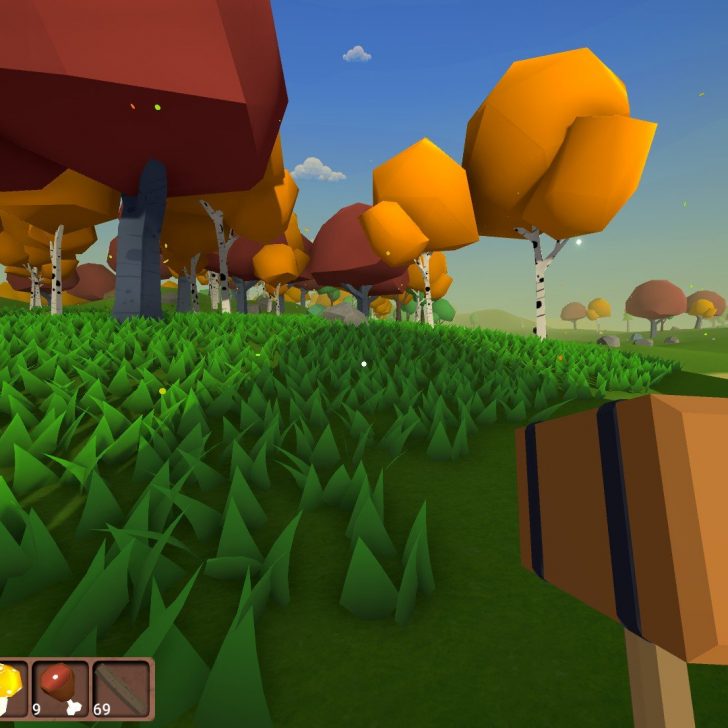This screenshot has height=728, width=728.
Task: Choose the wooden stick slot
Action: 121,687
